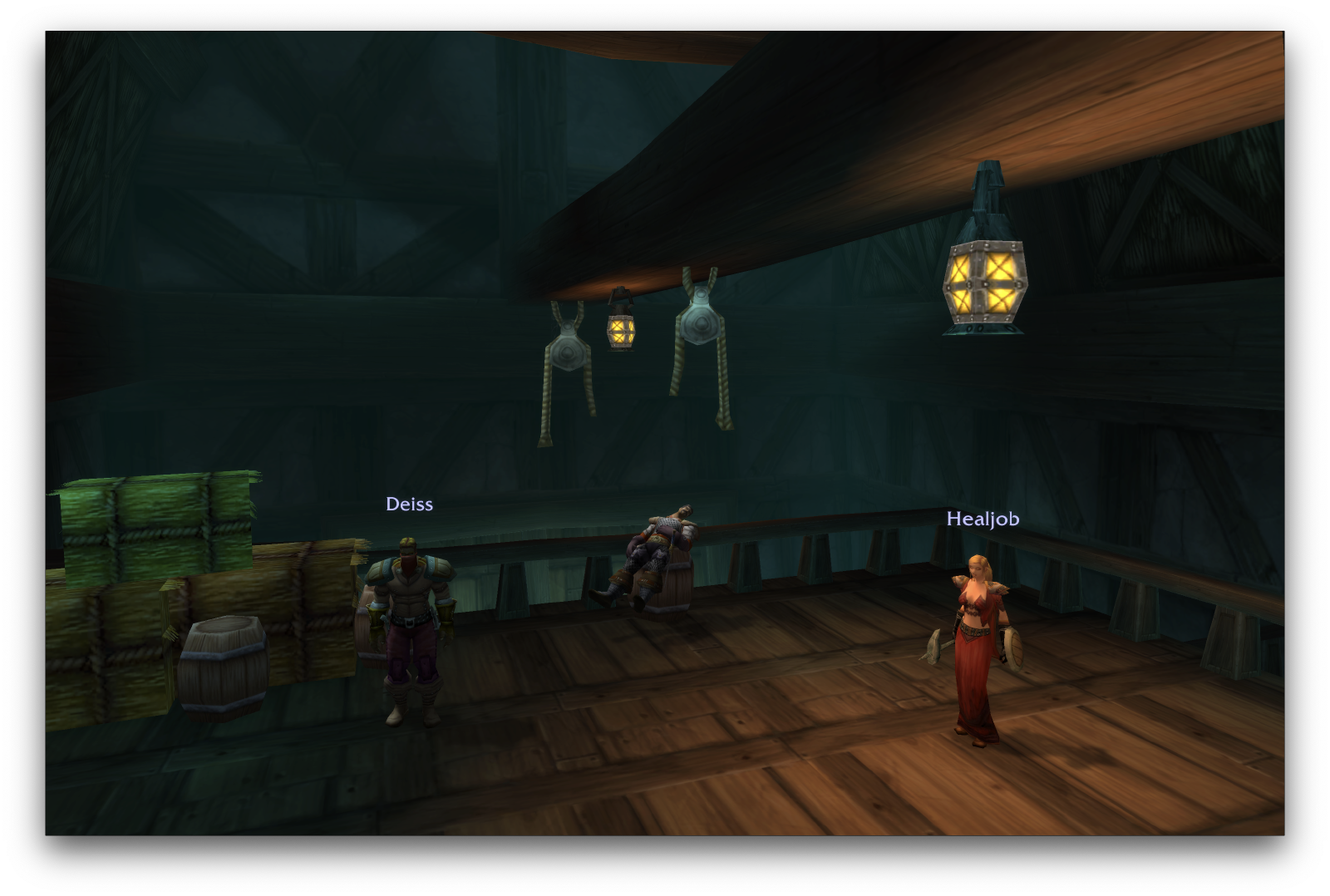The image size is (1330, 896).
Task: Select the Deiss player name label
Action: point(409,504)
